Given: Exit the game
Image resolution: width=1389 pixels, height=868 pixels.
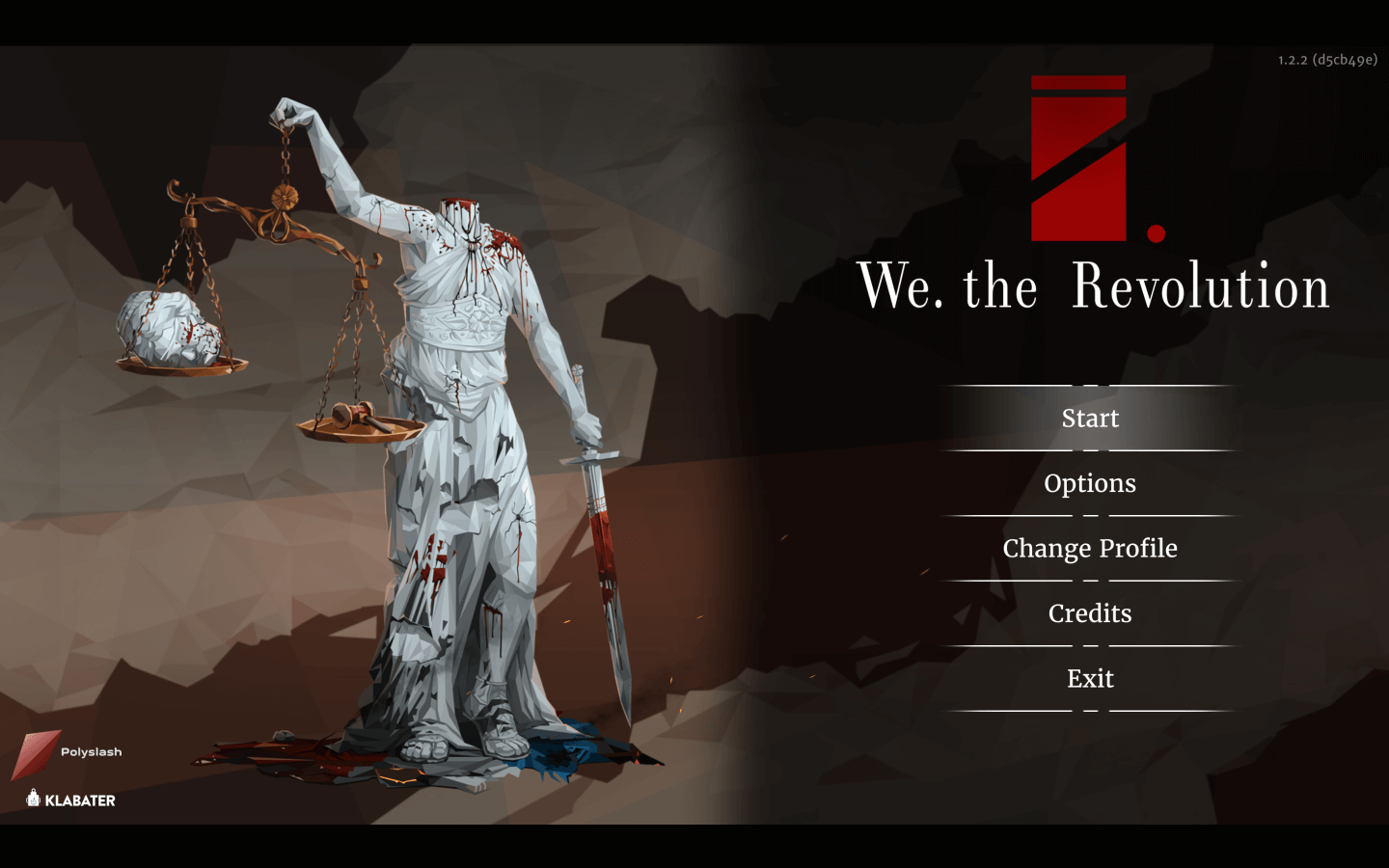Looking at the screenshot, I should (1090, 679).
